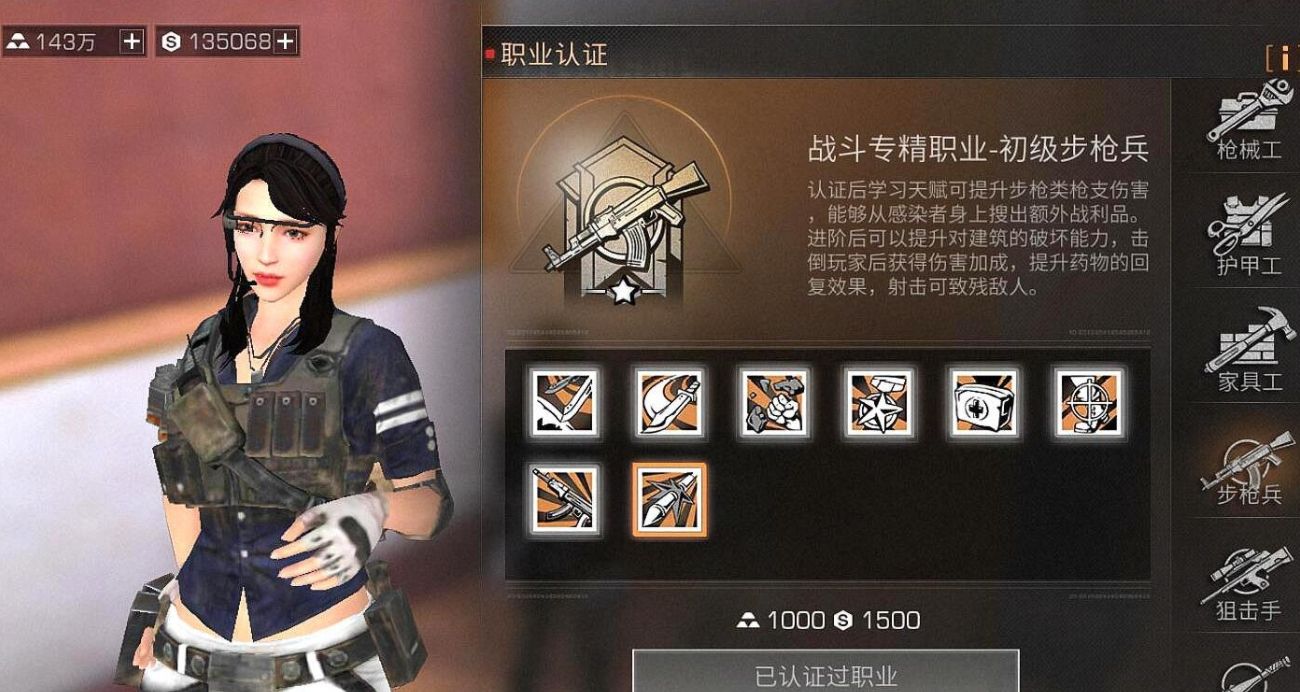Screen dimensions: 1300x692
Task: Click the 已认证过职业 button
Action: [x=825, y=674]
